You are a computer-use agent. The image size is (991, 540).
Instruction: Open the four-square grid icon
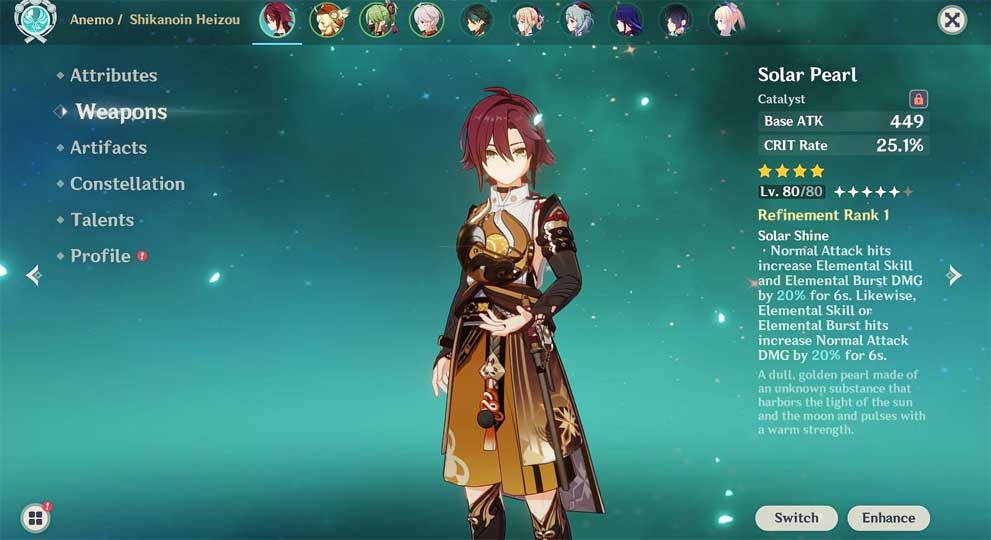(35, 517)
